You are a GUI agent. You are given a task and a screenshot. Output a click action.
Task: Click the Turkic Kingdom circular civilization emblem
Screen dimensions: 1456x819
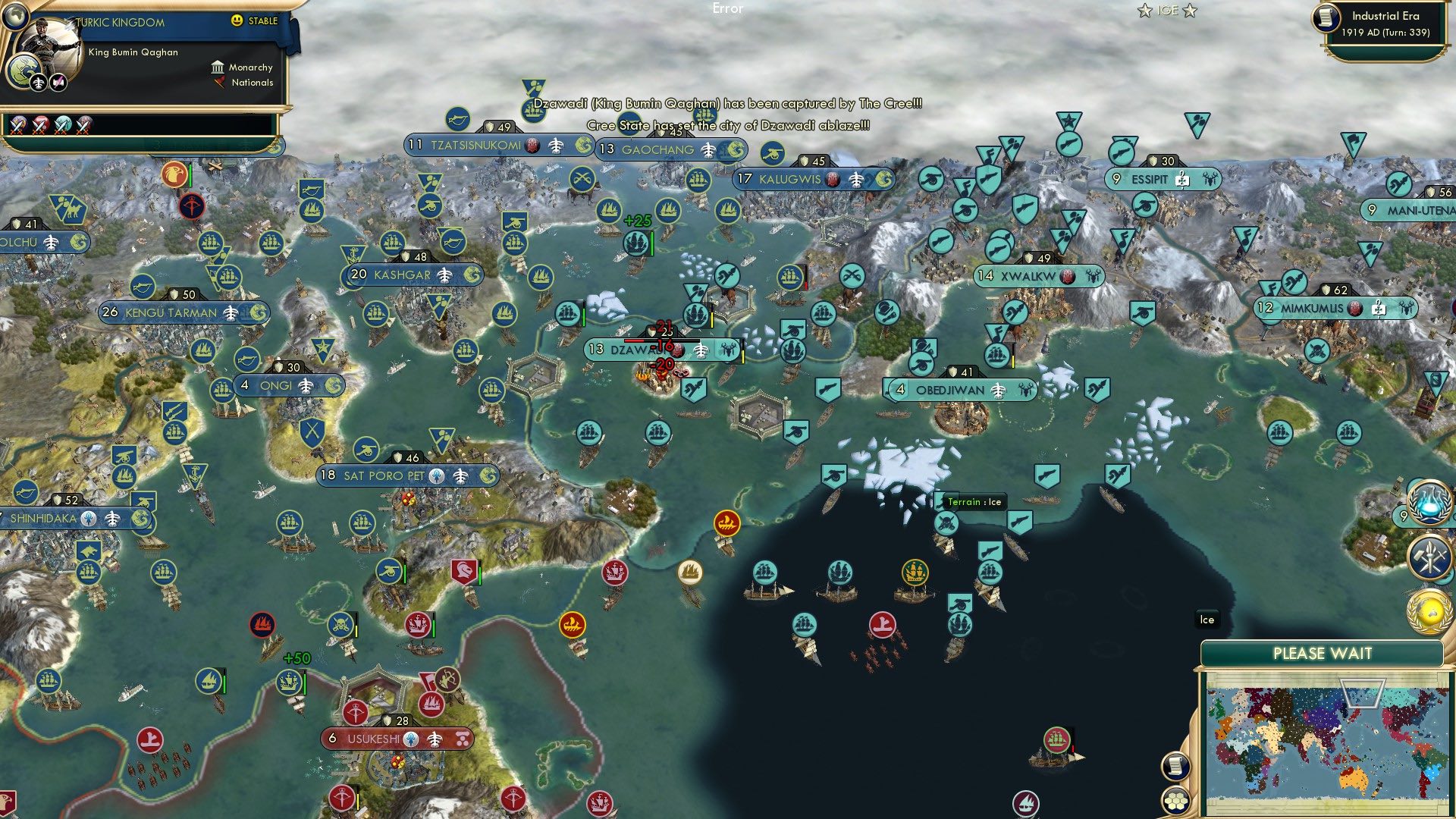(23, 72)
